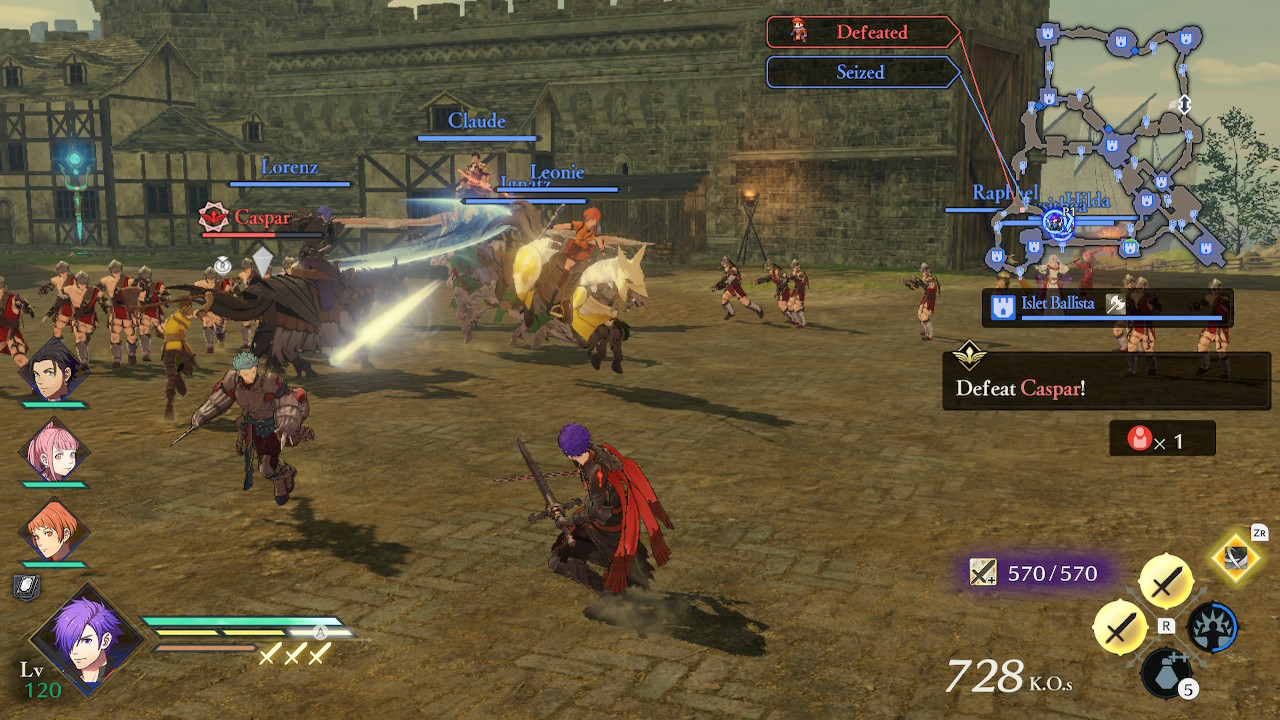Switch to the orange-haired ally portrait
The width and height of the screenshot is (1280, 720).
(x=52, y=530)
